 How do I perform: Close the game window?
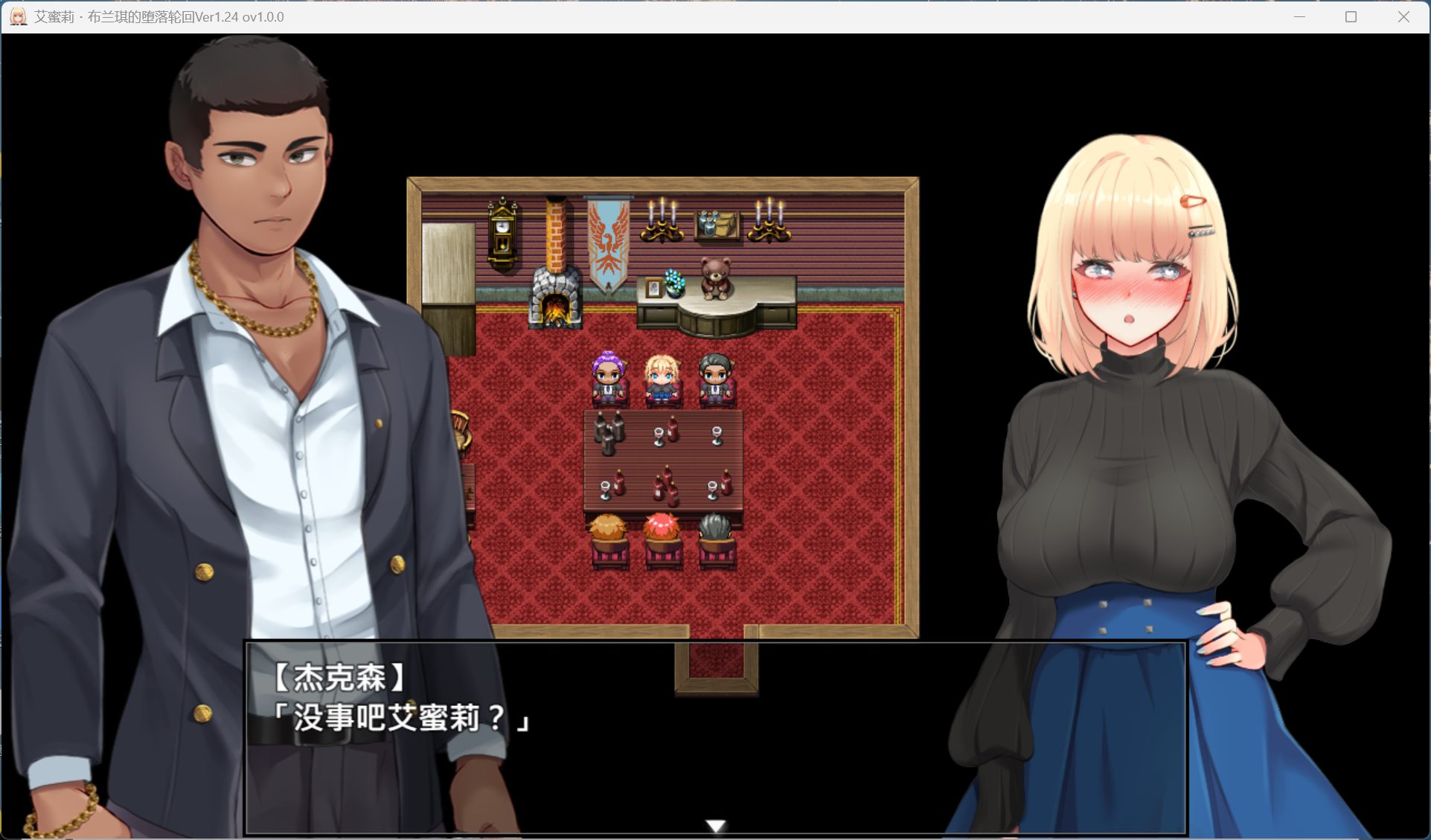click(1403, 17)
